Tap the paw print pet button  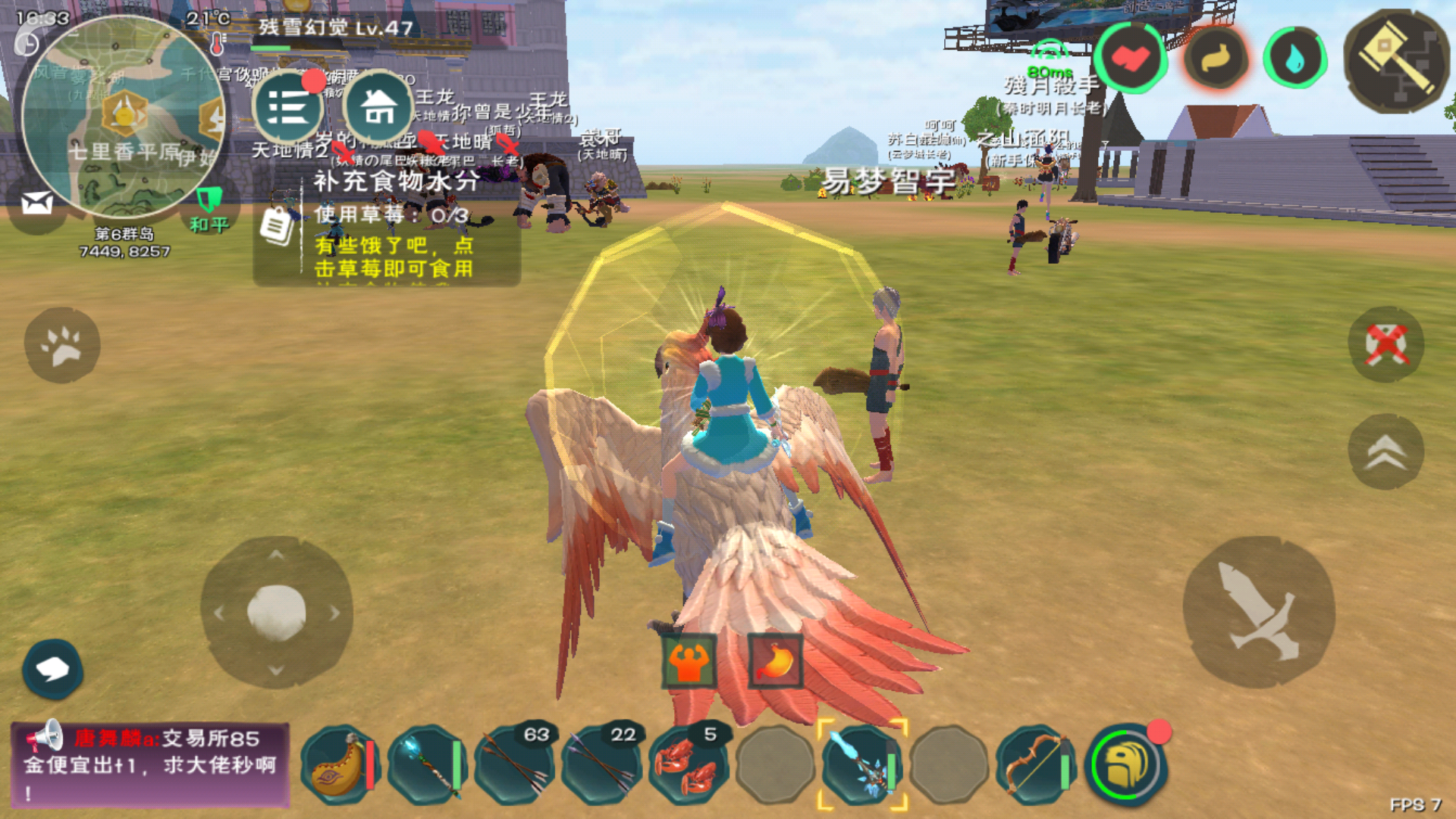coord(62,345)
